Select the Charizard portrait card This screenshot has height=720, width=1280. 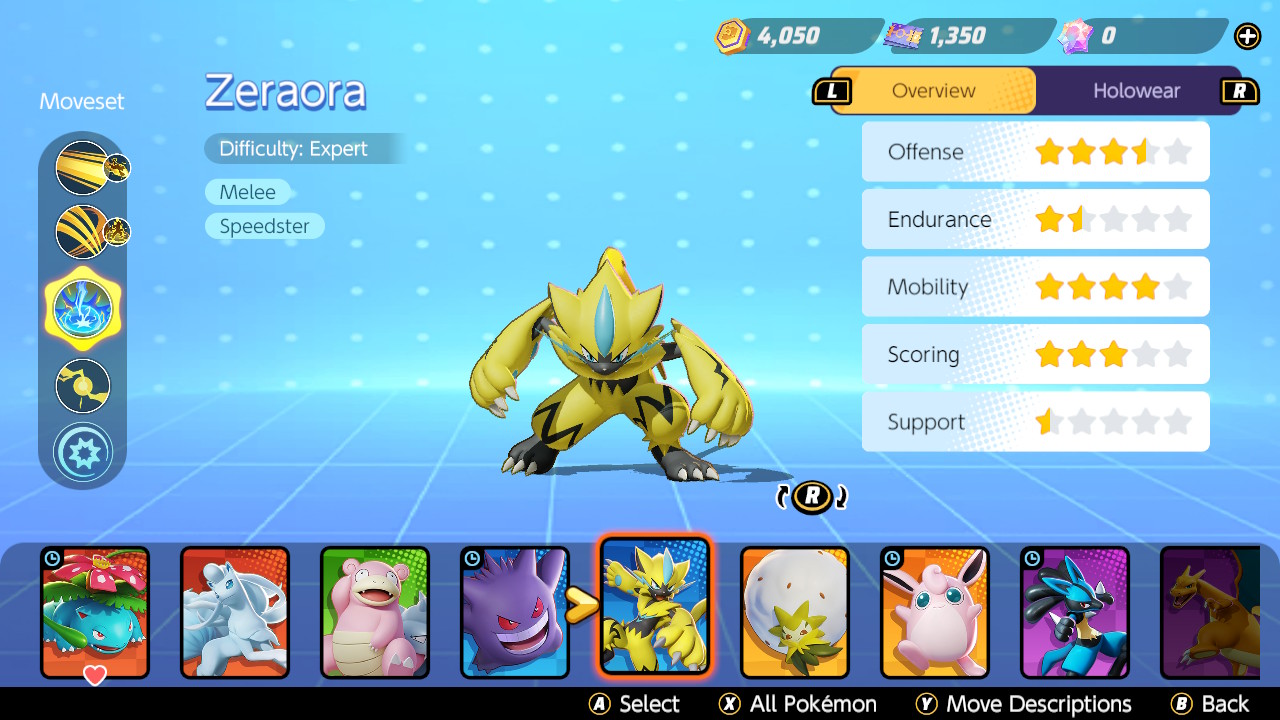point(1210,611)
